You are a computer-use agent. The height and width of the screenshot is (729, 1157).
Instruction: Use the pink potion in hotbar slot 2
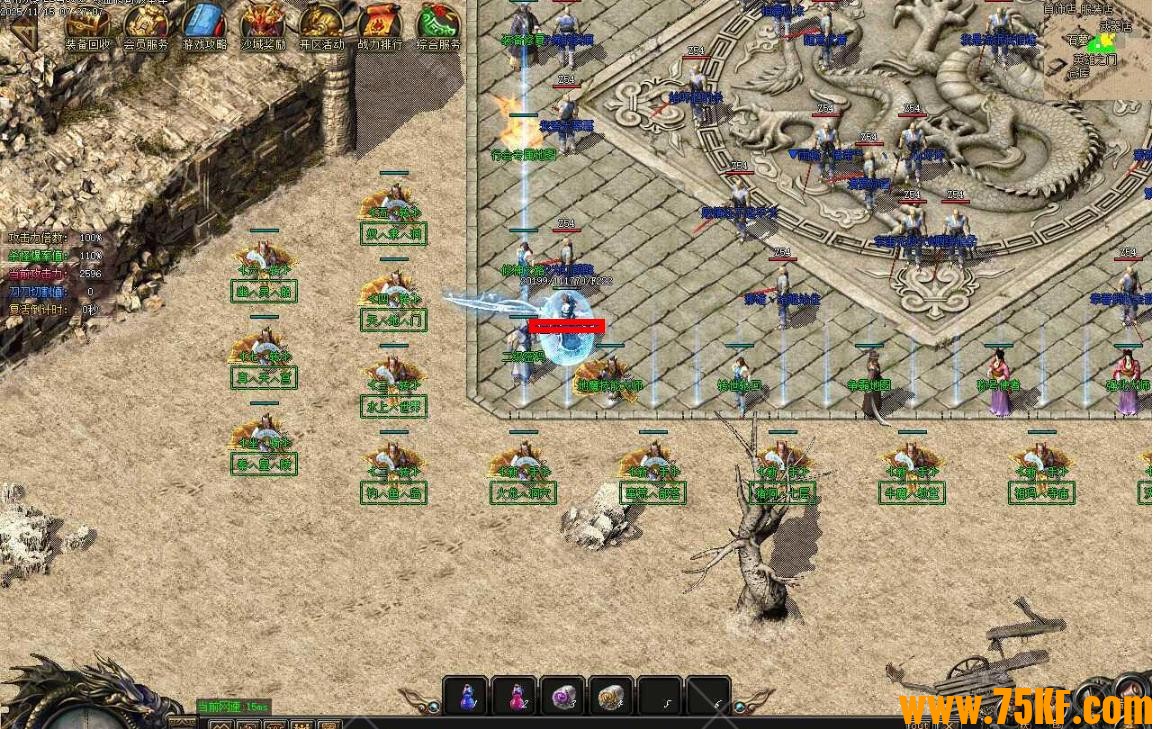(515, 696)
